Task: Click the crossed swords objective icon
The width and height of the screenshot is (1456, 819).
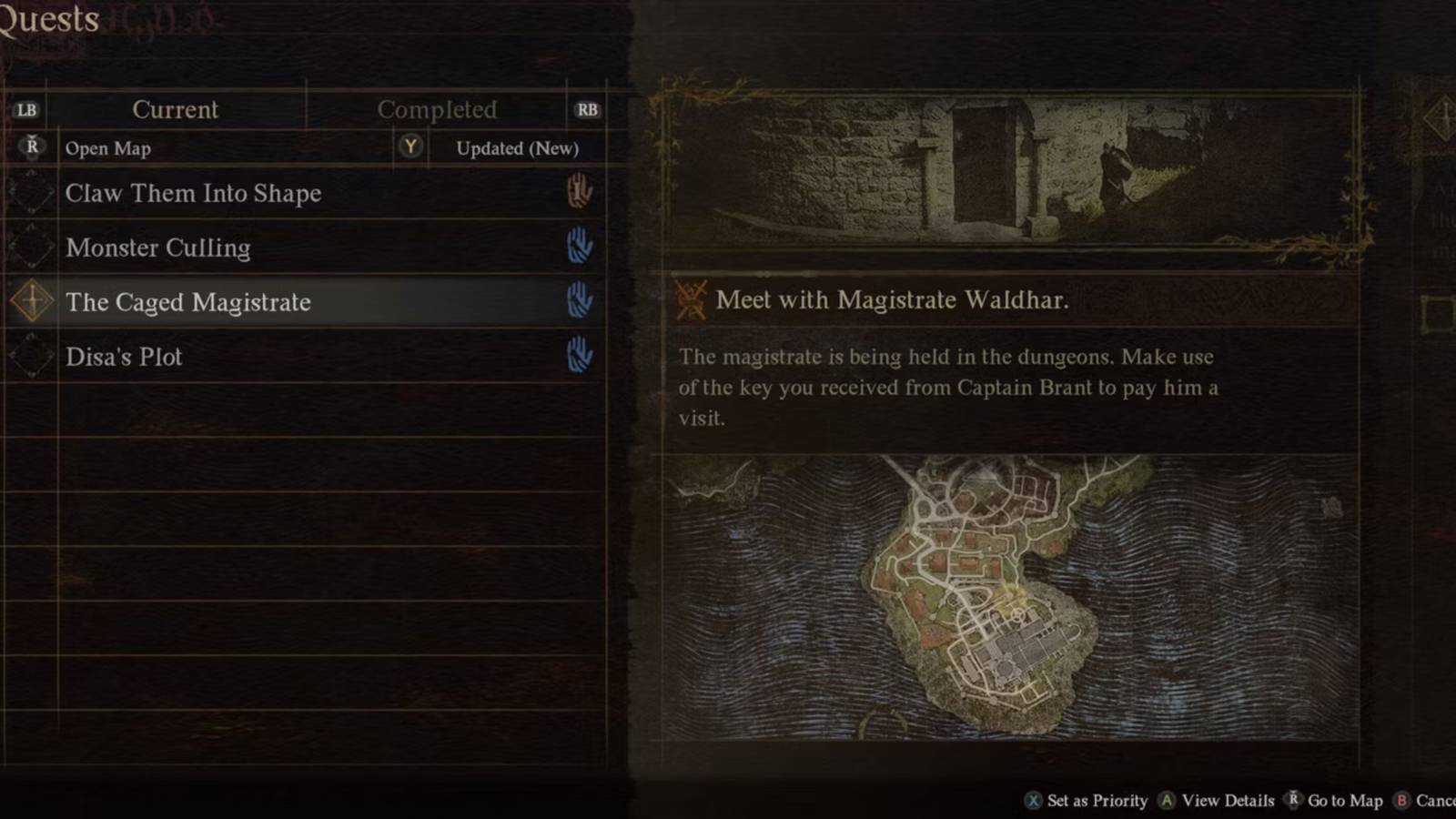Action: click(692, 299)
